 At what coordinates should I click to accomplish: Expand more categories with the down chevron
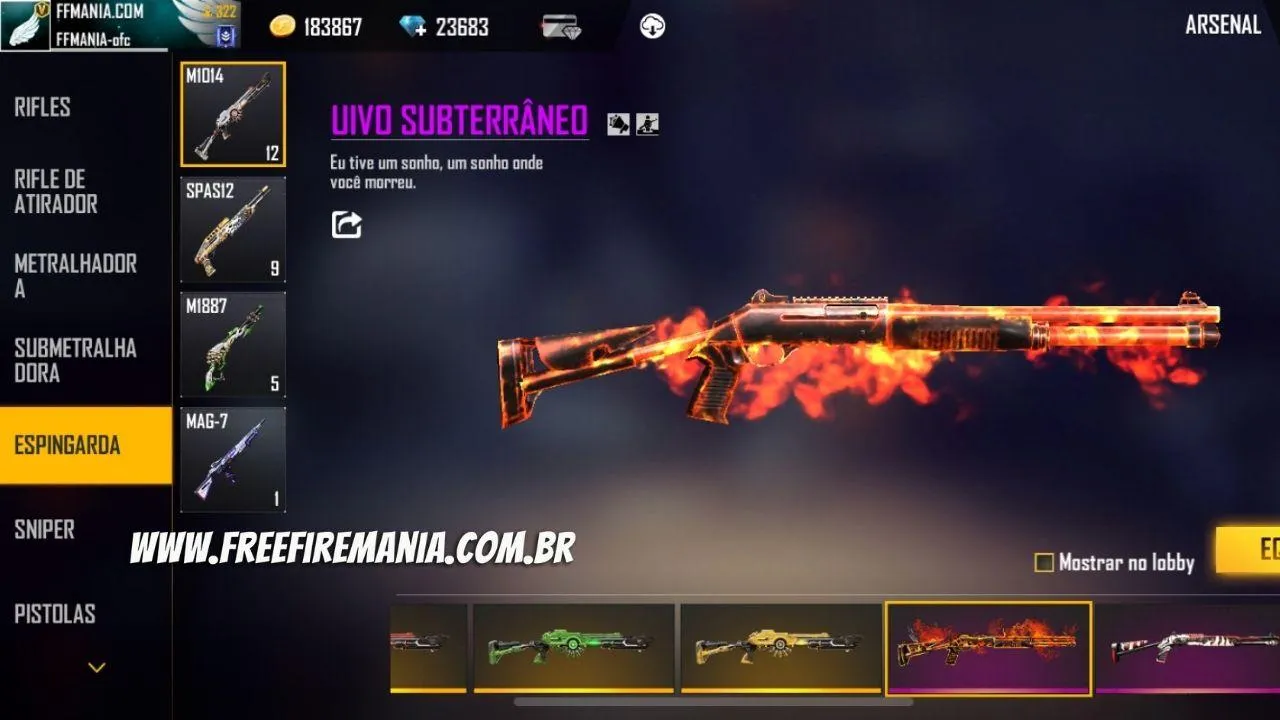click(x=96, y=664)
